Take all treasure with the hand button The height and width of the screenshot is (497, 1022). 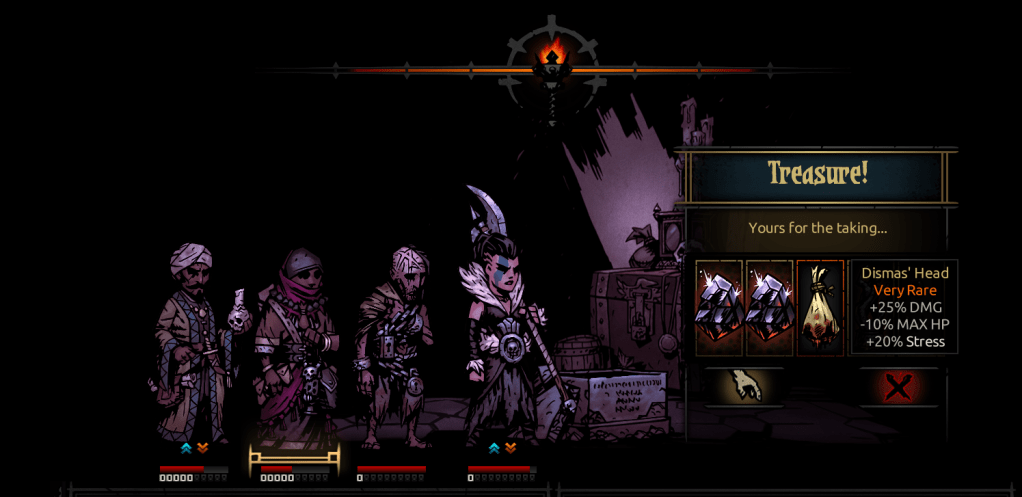click(744, 386)
